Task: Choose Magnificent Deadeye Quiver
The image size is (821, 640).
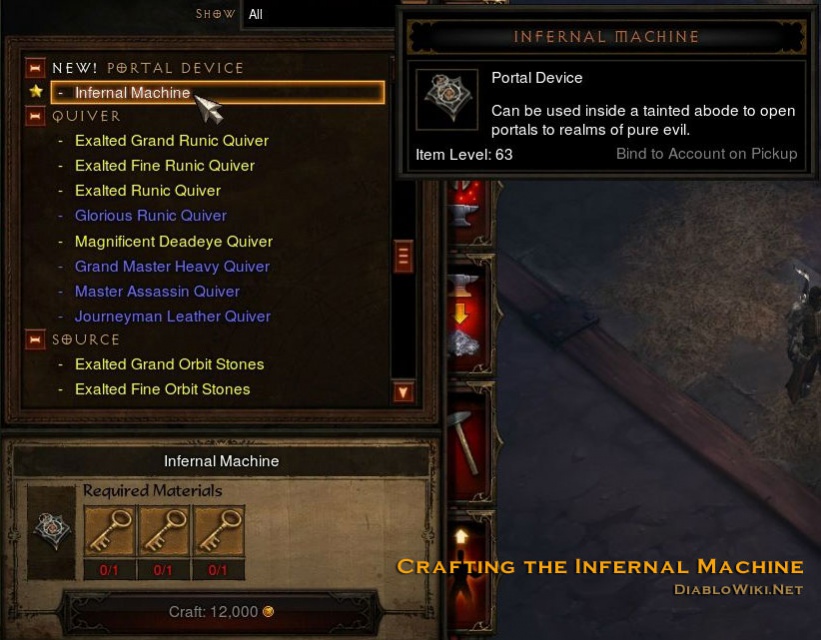Action: pyautogui.click(x=173, y=242)
